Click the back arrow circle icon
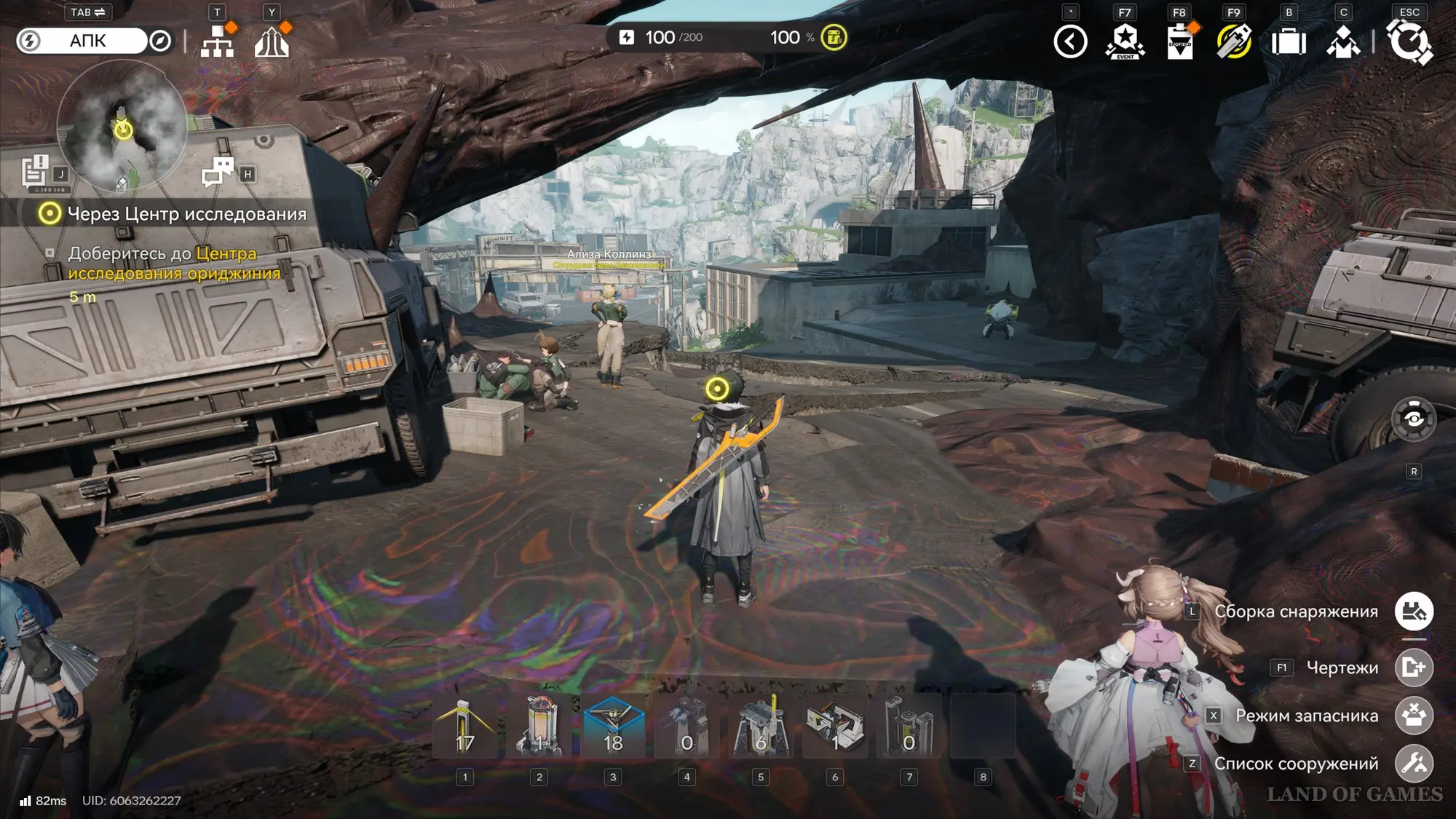 pyautogui.click(x=1070, y=41)
